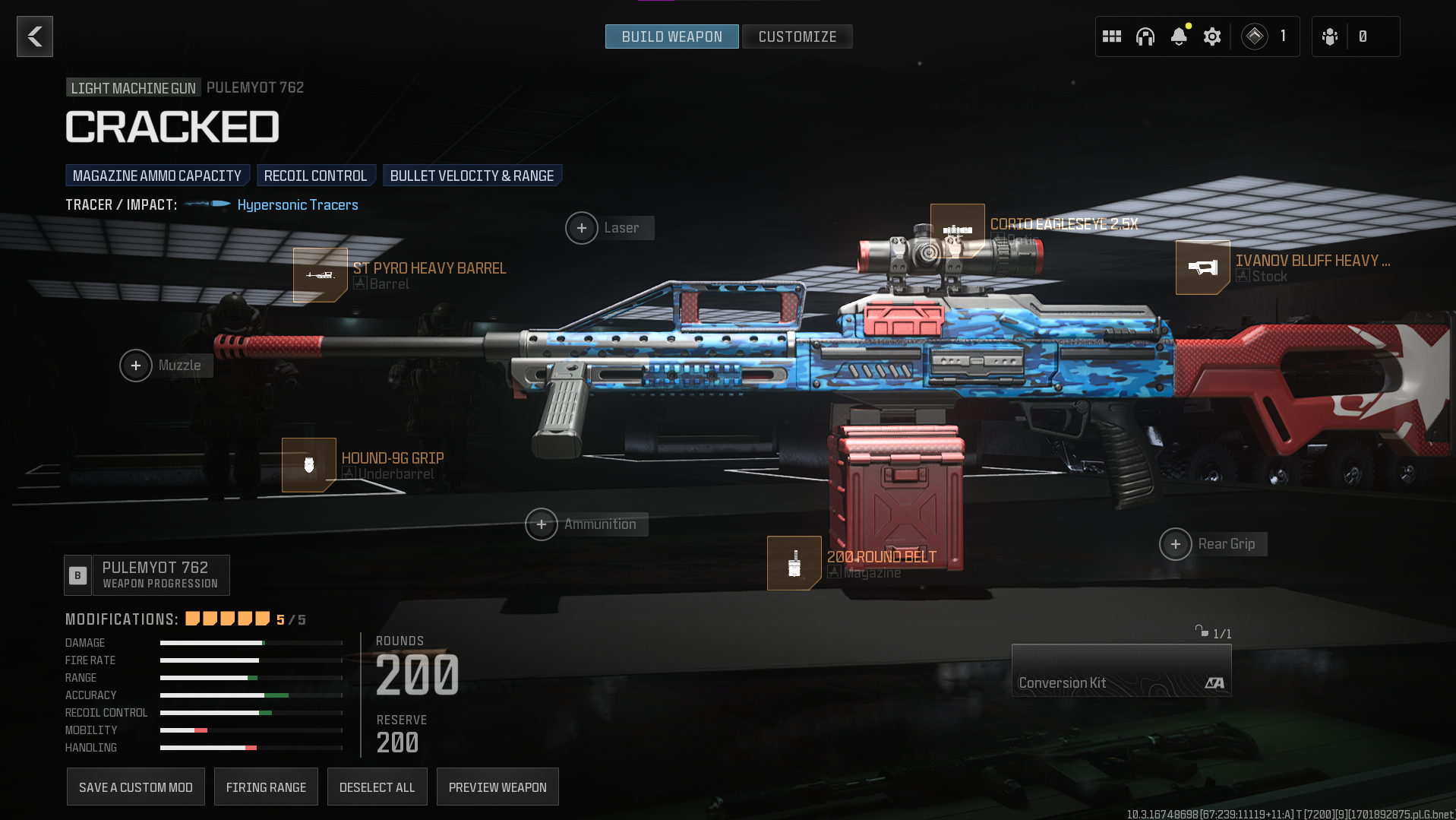Save a custom mod
1456x820 pixels.
coord(136,787)
